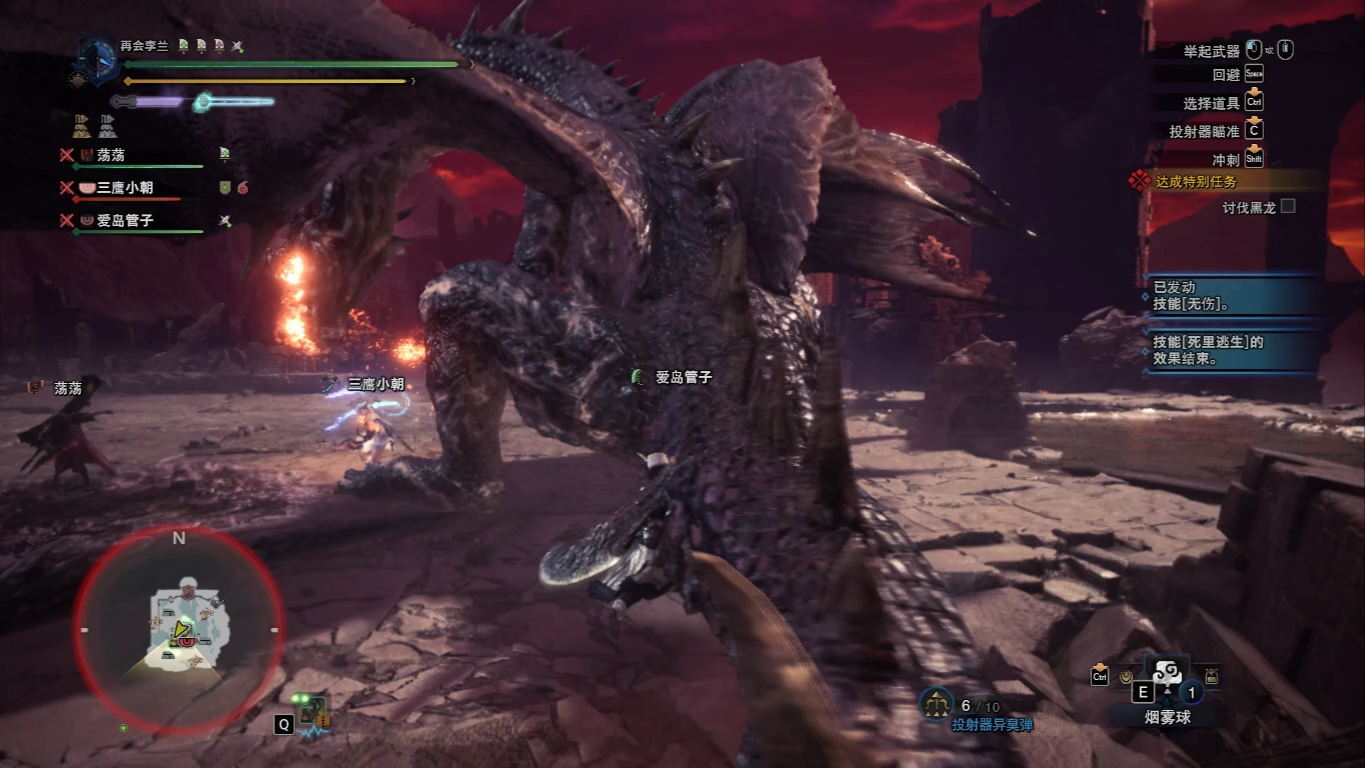Select the 投射器异臭弹 slinger ammo icon

(935, 704)
